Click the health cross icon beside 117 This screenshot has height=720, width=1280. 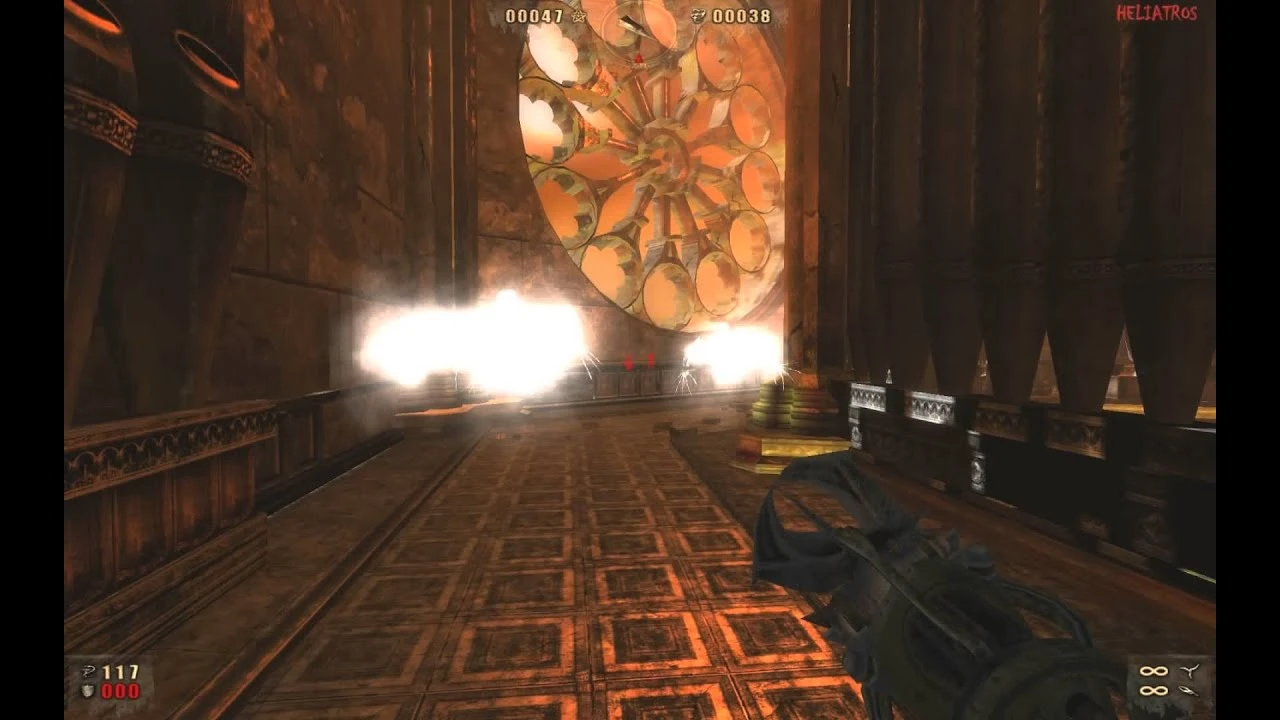(88, 670)
